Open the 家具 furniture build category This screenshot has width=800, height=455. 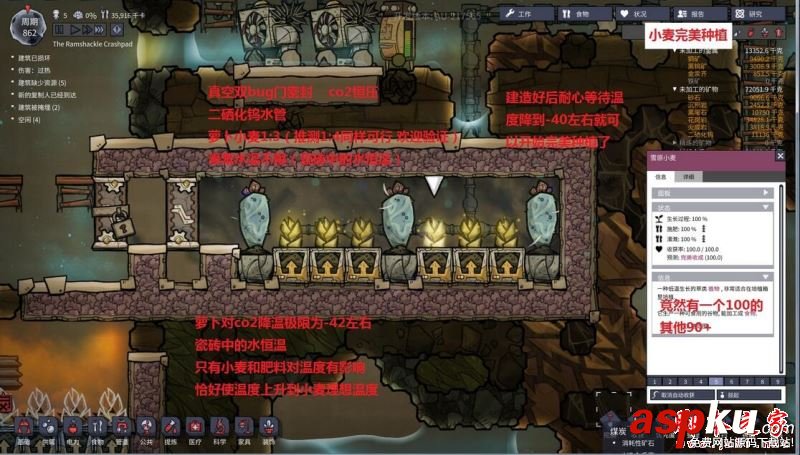tap(244, 428)
